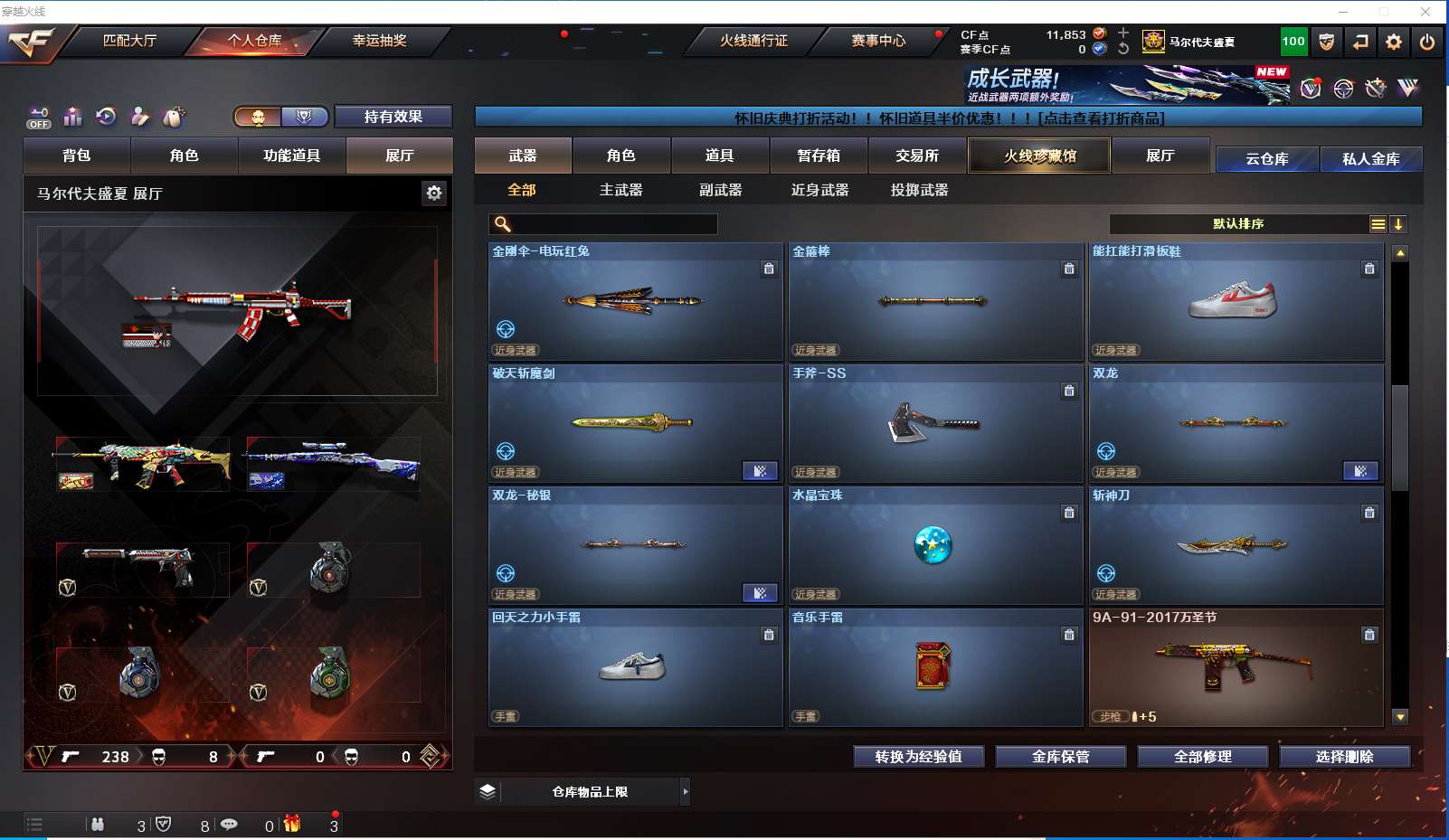Click the 全部修理 repair all button
Viewport: 1449px width, 840px height.
coord(1202,757)
